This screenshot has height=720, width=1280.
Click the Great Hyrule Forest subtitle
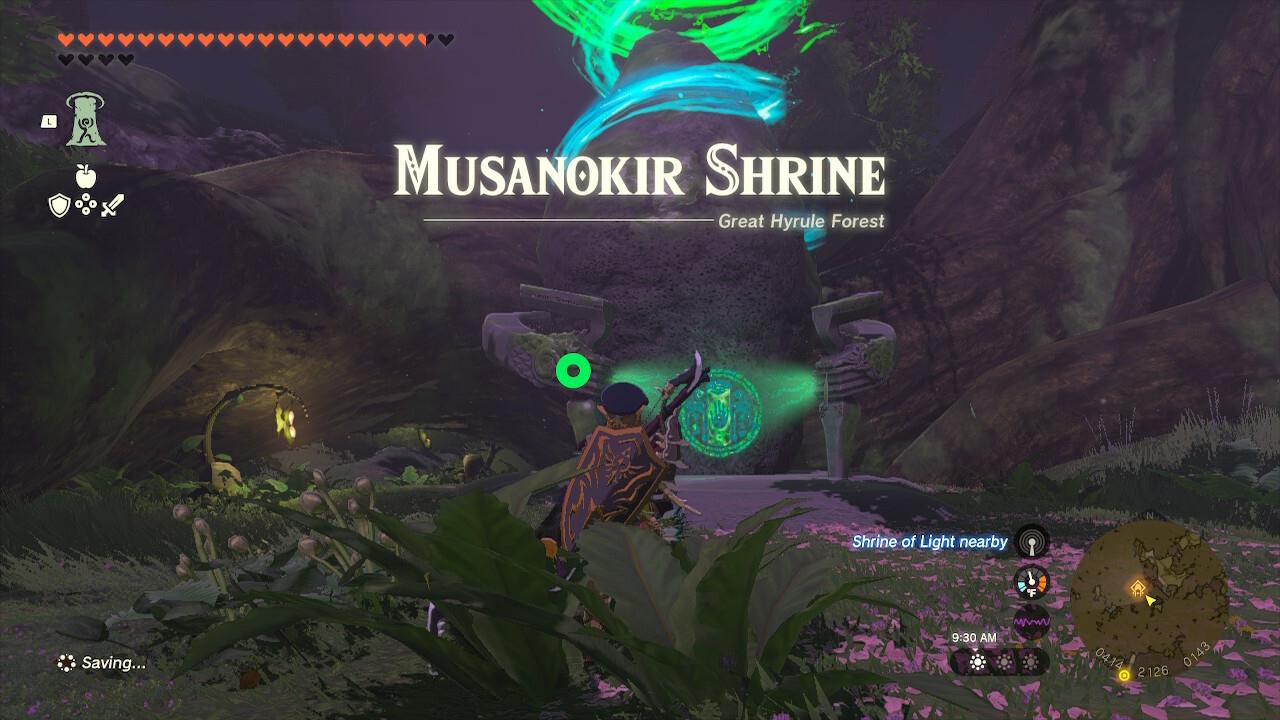click(798, 221)
